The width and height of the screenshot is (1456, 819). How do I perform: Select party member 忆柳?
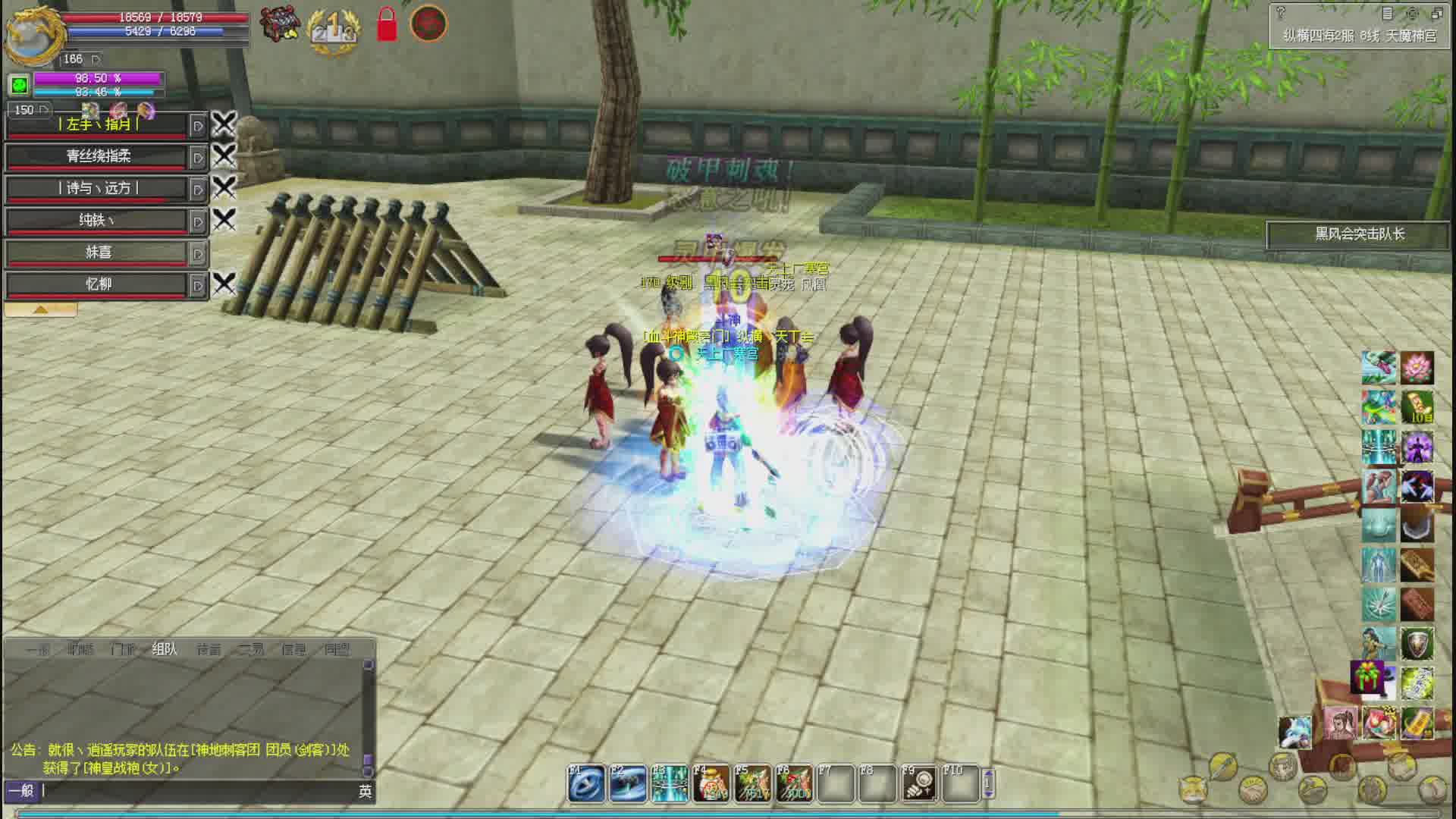(98, 284)
